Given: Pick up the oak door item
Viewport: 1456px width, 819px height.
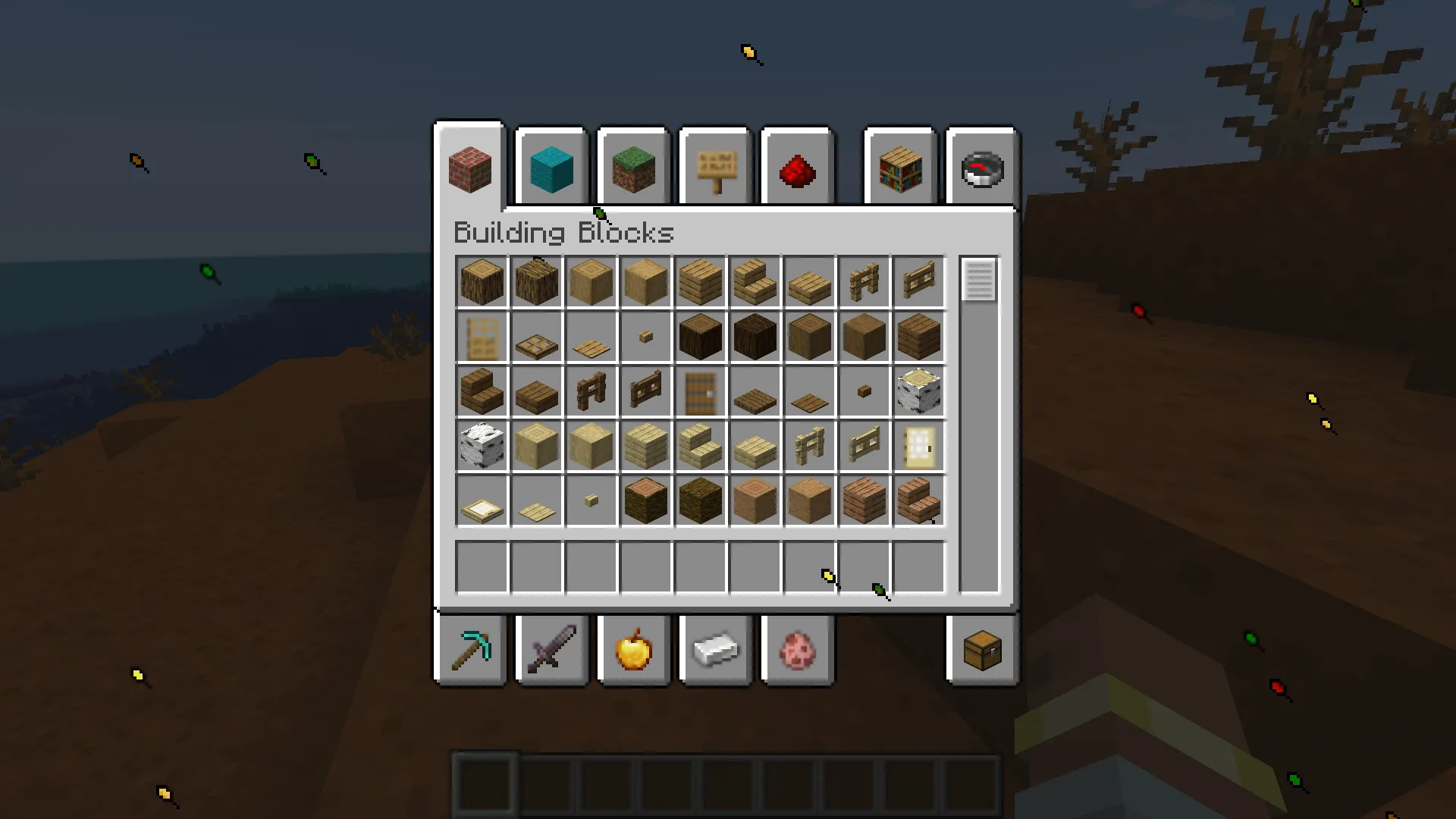Looking at the screenshot, I should [x=482, y=336].
